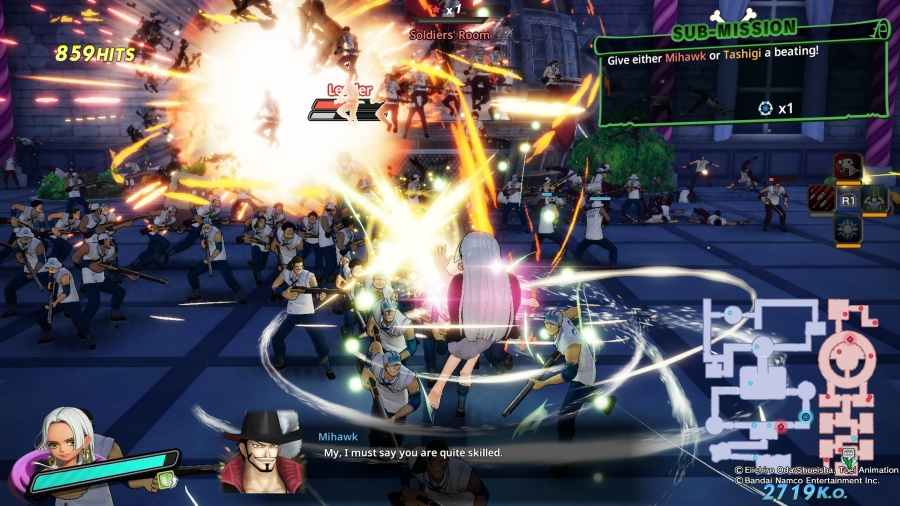
Task: Trigger the flexing figure power-up skill
Action: [876, 199]
